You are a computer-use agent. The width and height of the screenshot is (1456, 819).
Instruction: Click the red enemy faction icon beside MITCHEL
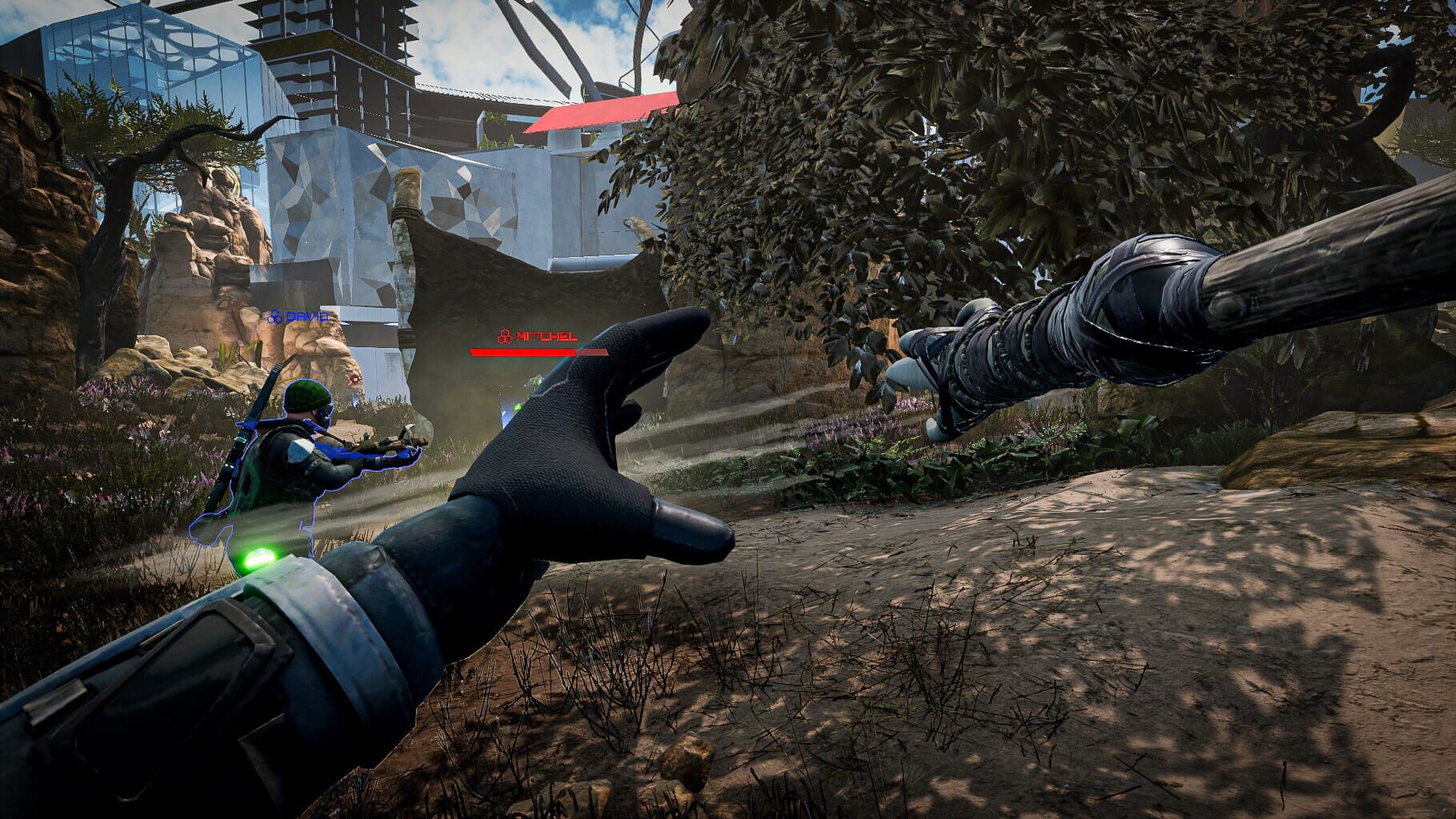click(504, 336)
